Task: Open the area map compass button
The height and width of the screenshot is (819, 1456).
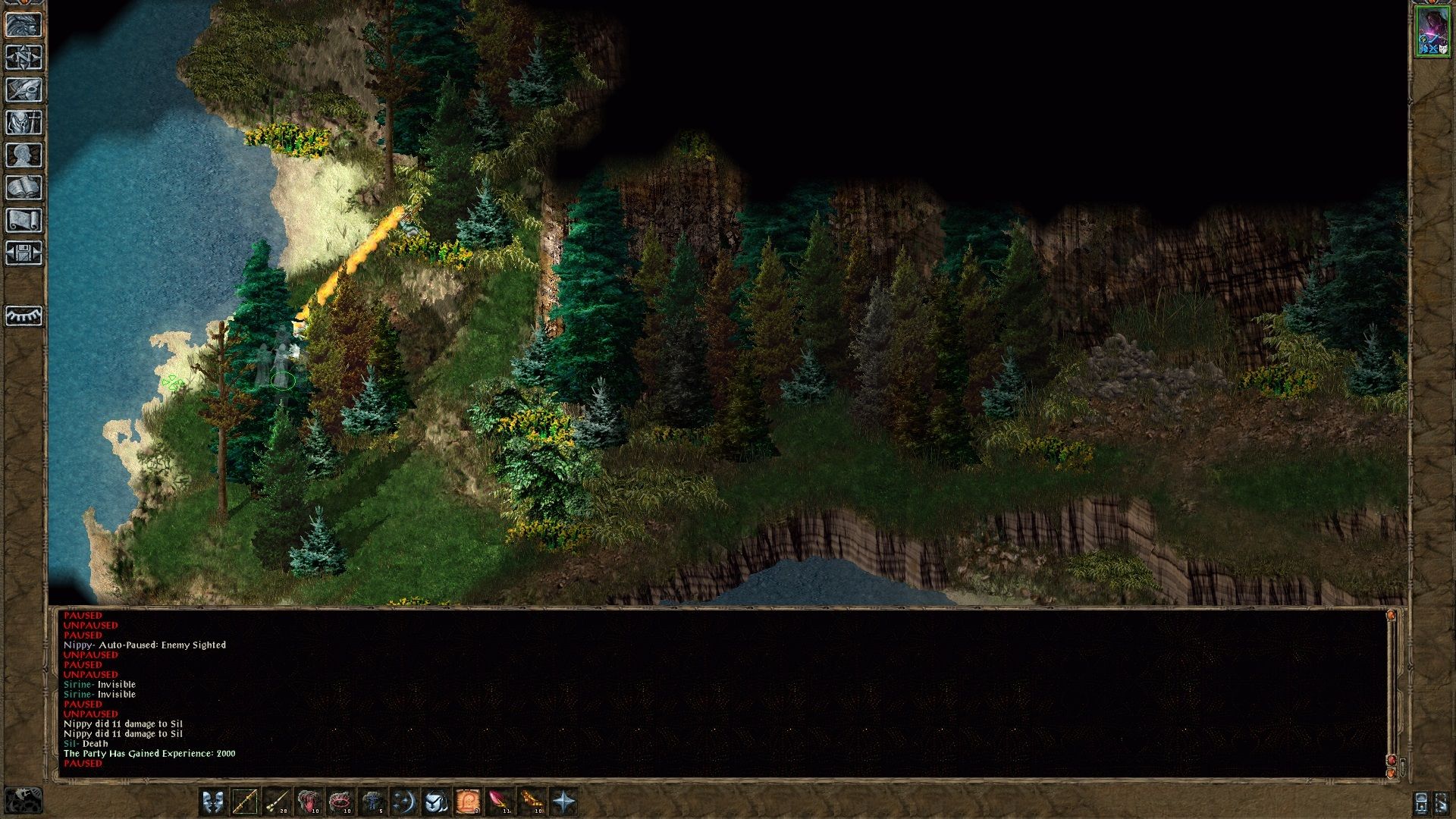Action: pos(24,58)
